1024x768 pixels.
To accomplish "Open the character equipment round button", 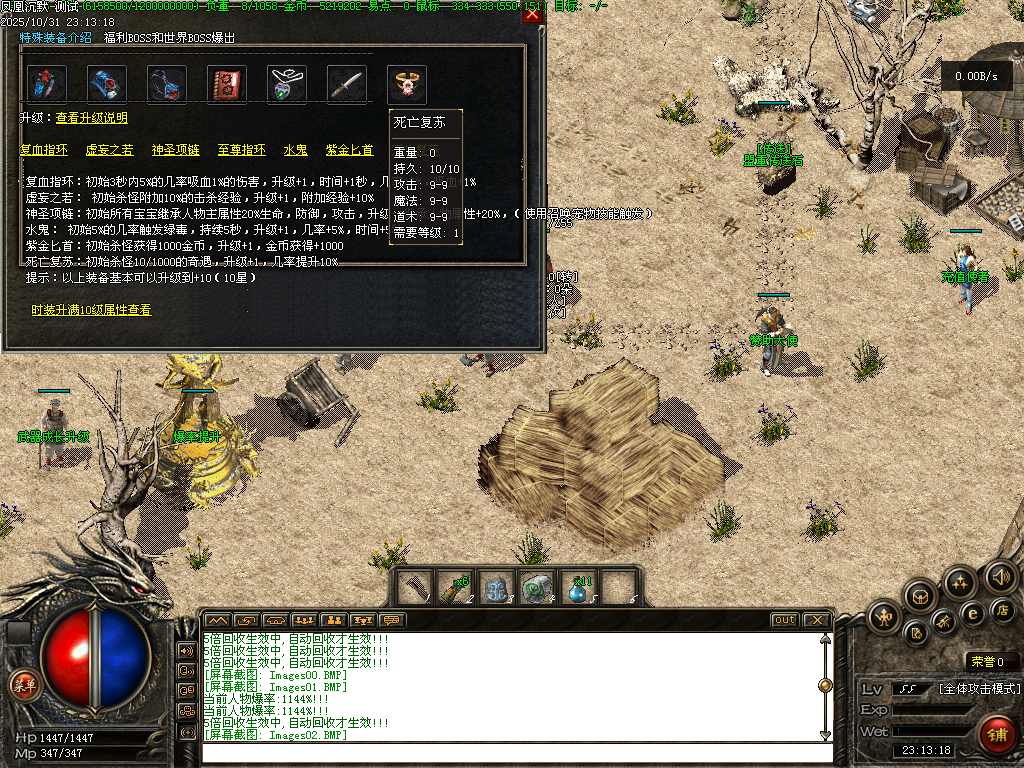I will coord(885,618).
